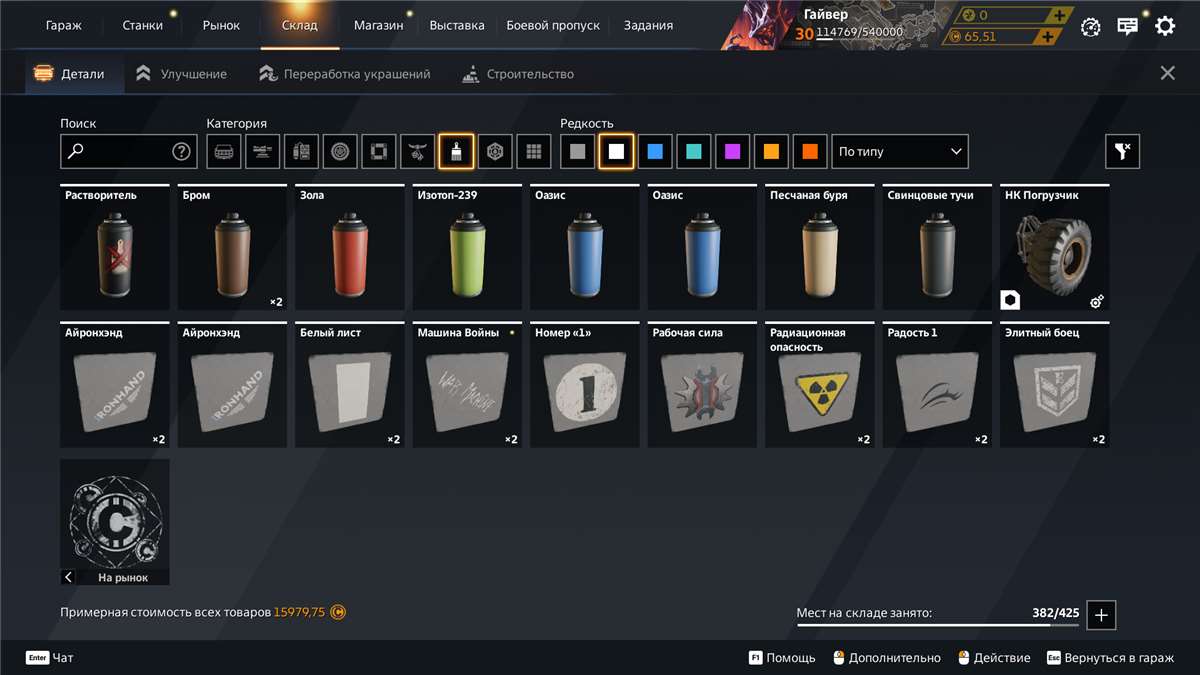Screen dimensions: 1200x675
Task: Click the Поиск search field
Action: pyautogui.click(x=120, y=152)
